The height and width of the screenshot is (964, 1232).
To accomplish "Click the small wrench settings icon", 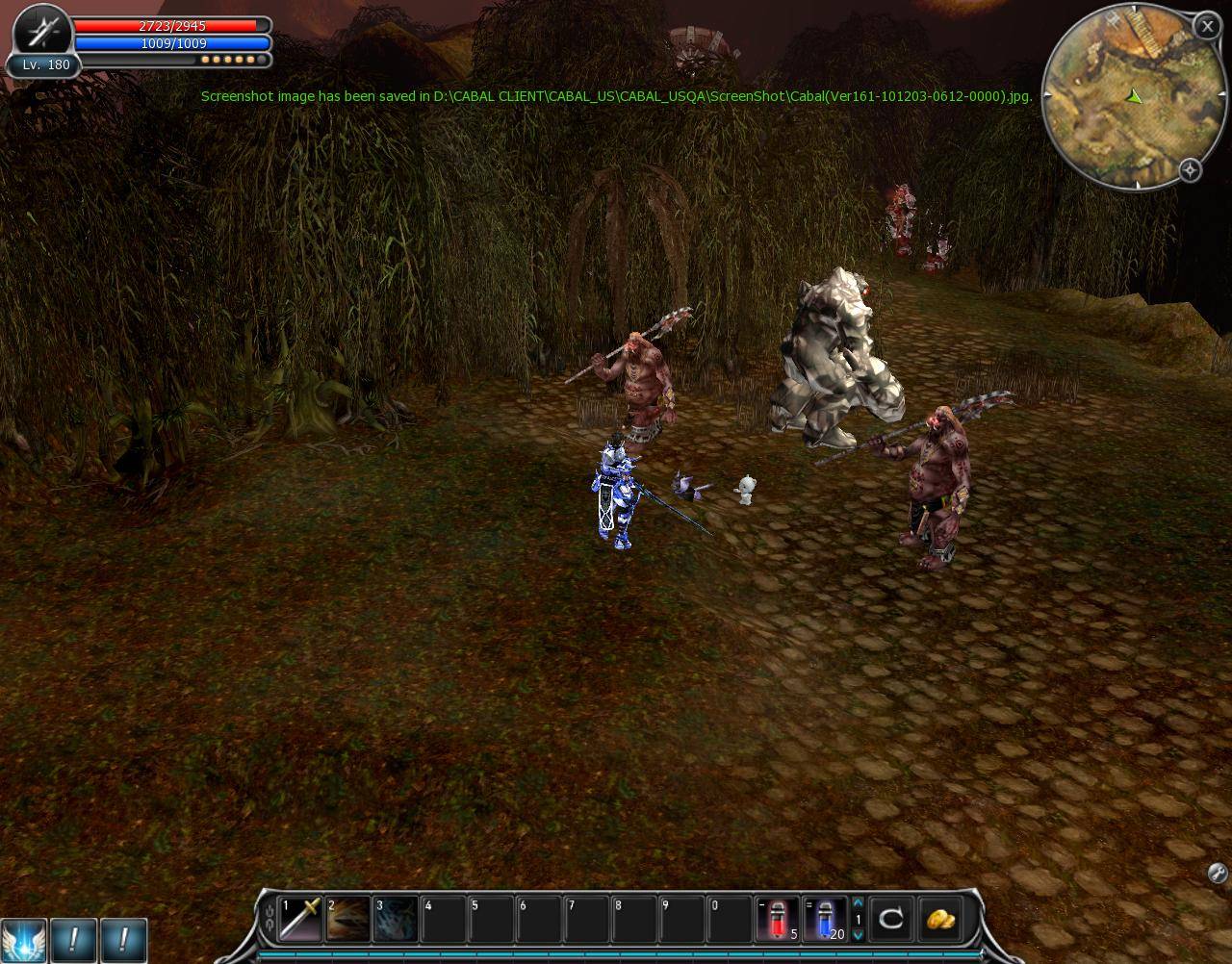I will [1217, 874].
